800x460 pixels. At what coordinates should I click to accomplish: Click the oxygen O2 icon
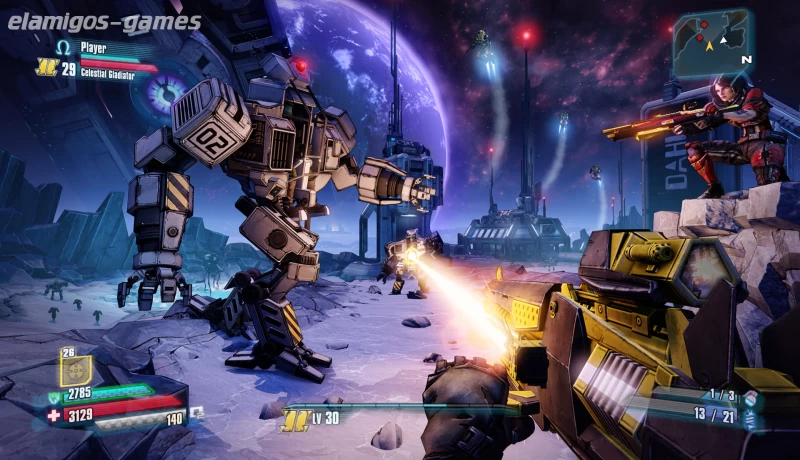197,411
